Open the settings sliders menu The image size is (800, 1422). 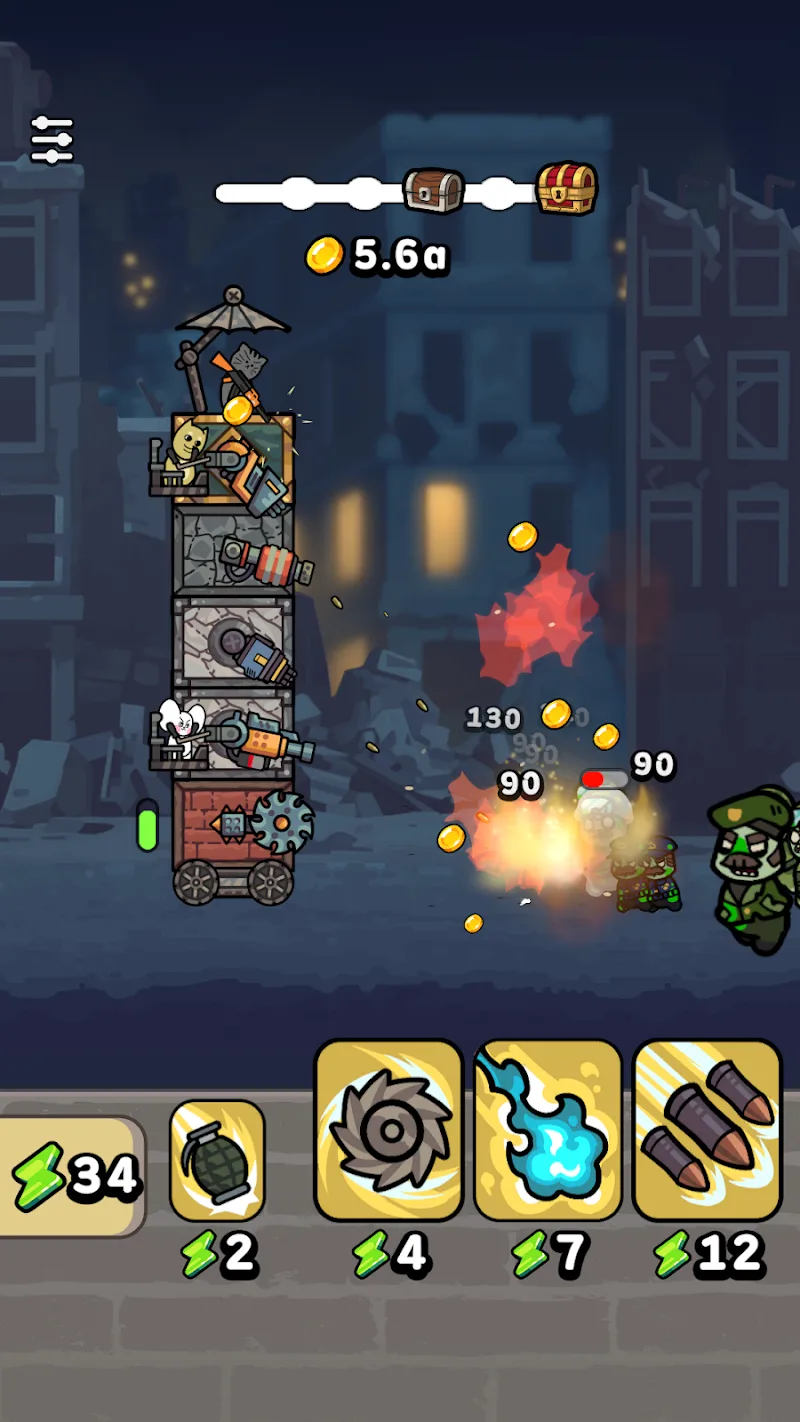point(52,140)
